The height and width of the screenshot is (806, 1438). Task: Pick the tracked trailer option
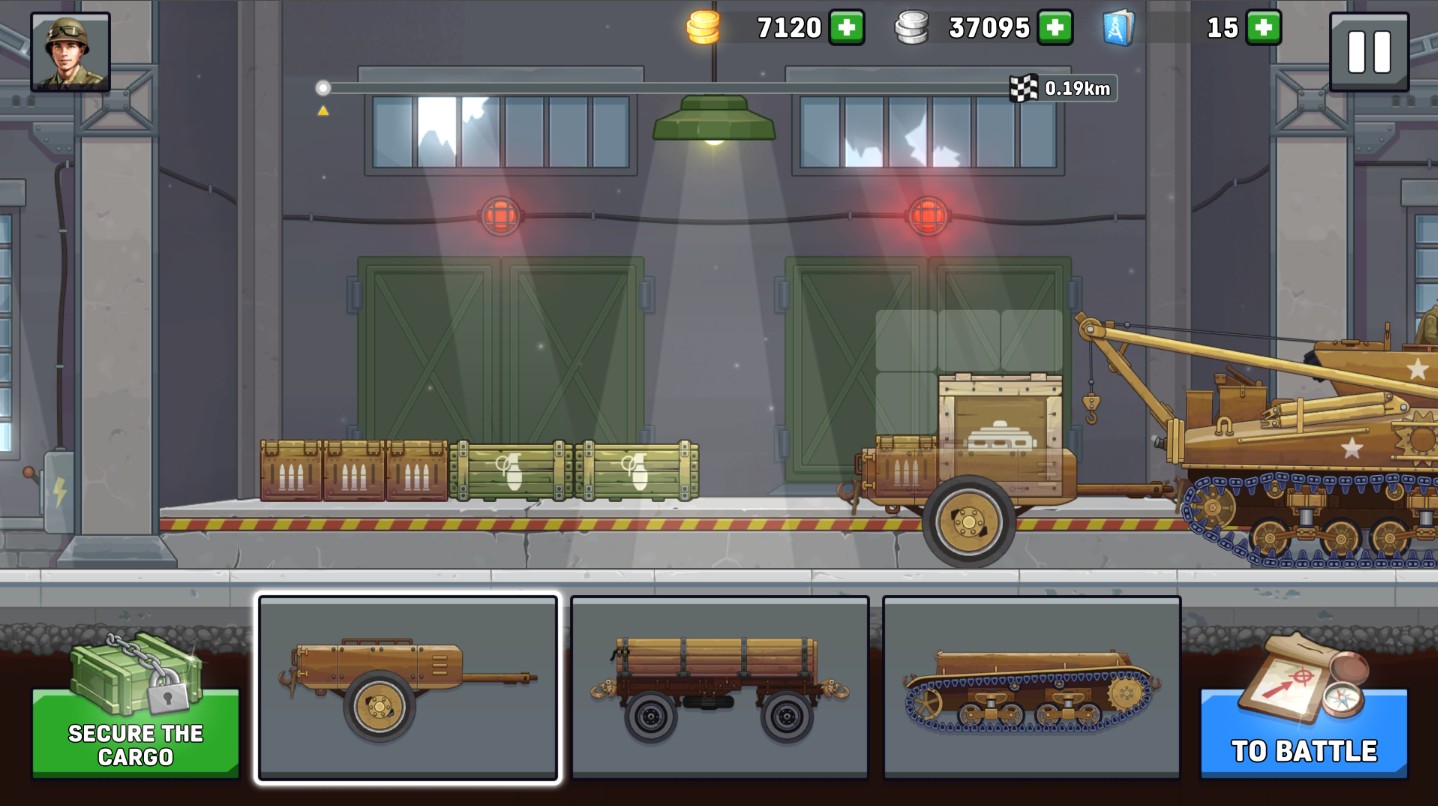[x=1031, y=688]
